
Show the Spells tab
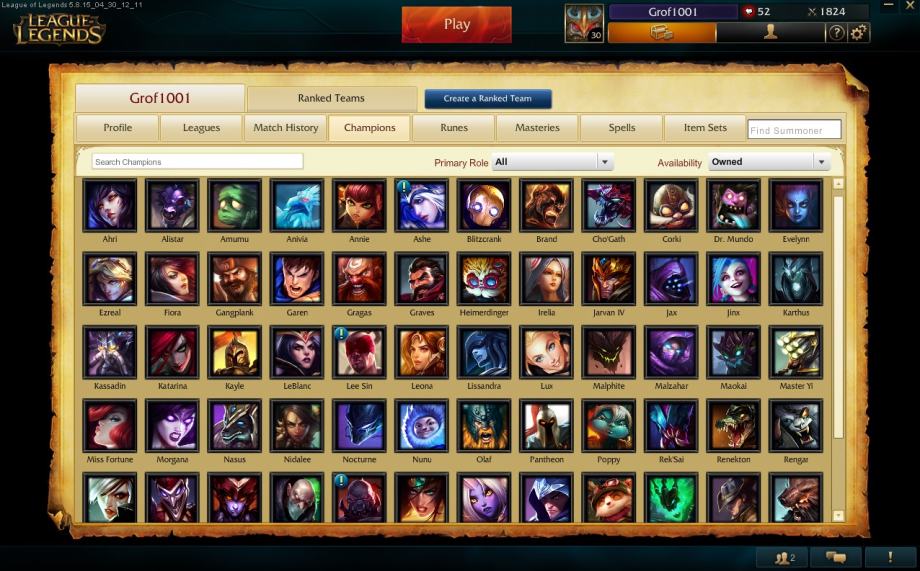(621, 128)
